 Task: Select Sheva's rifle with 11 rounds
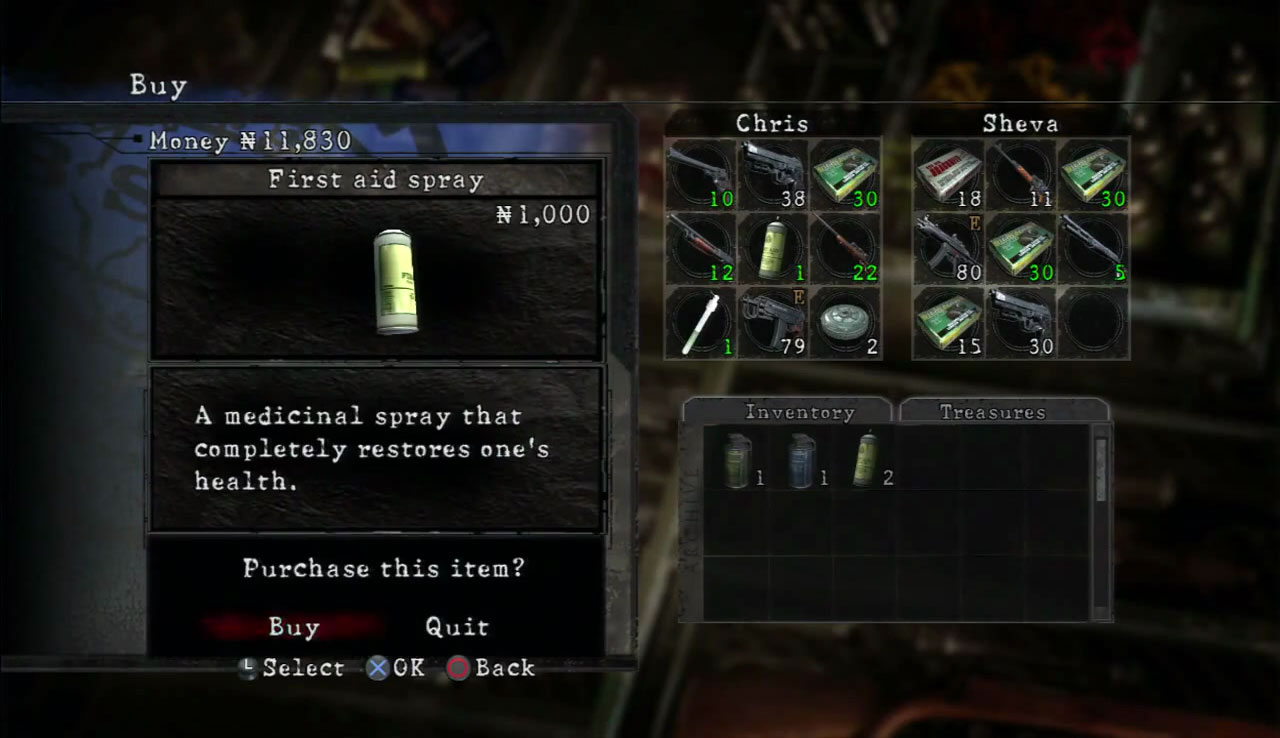click(1021, 173)
